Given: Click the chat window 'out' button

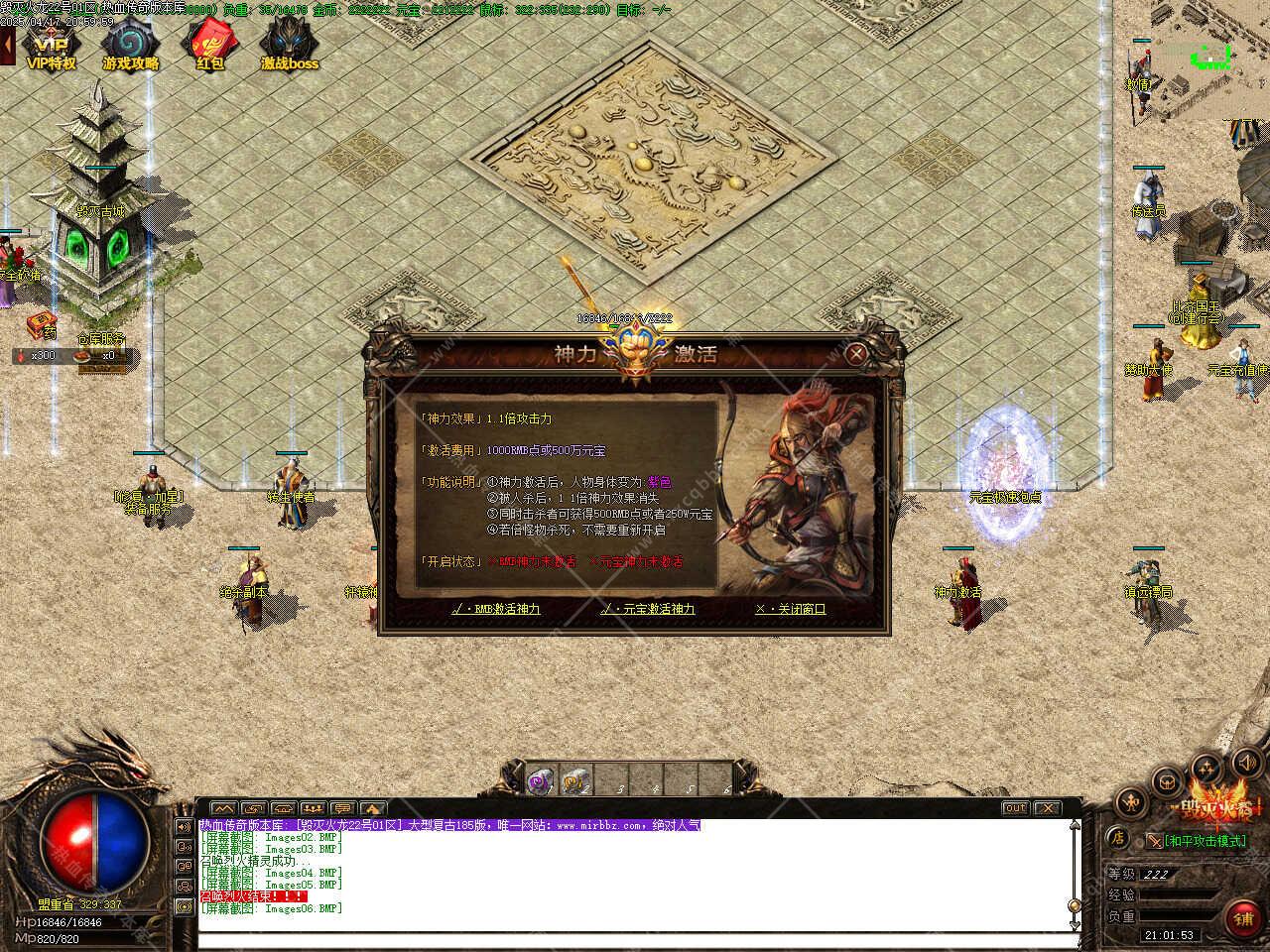Looking at the screenshot, I should click(1014, 808).
